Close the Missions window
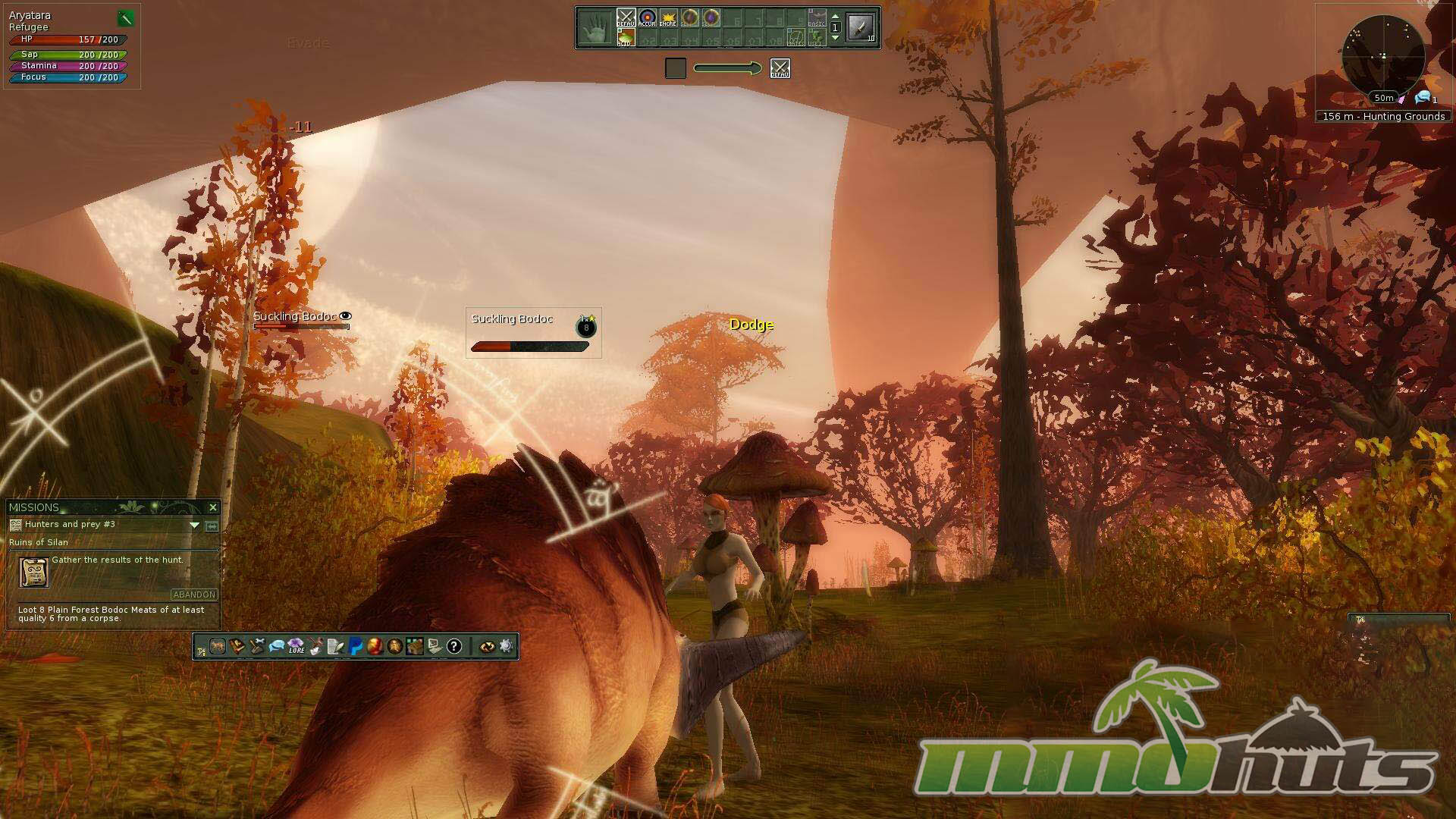The image size is (1456, 819). [x=213, y=507]
